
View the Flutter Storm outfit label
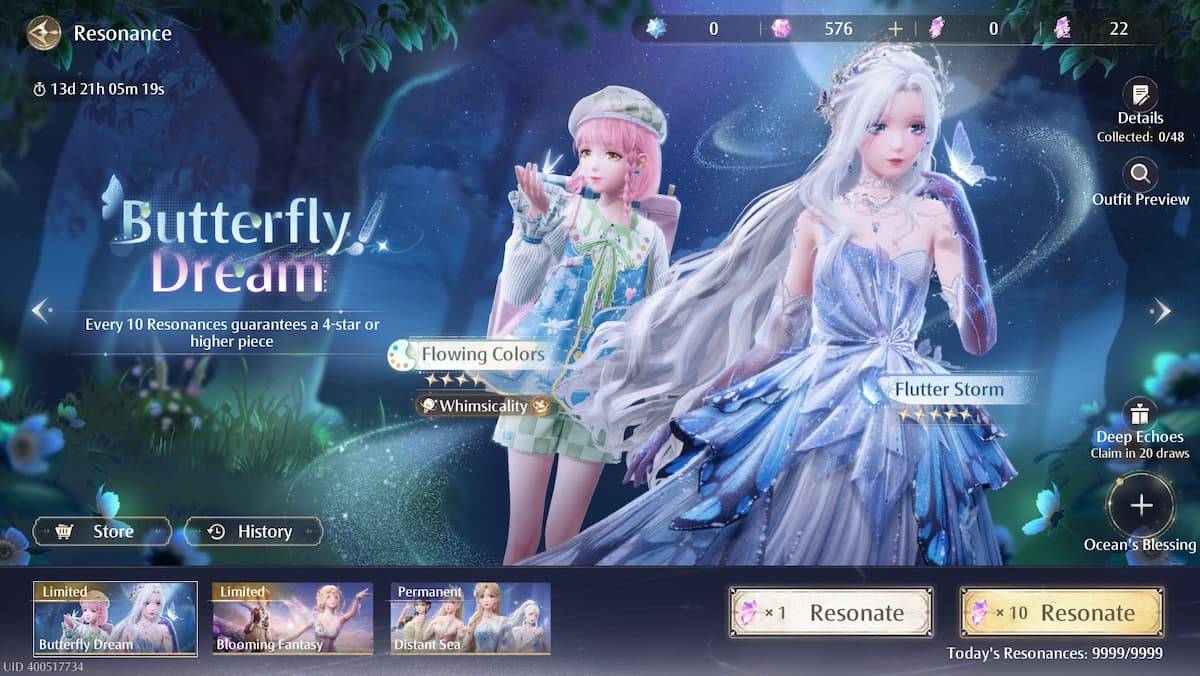click(x=948, y=389)
